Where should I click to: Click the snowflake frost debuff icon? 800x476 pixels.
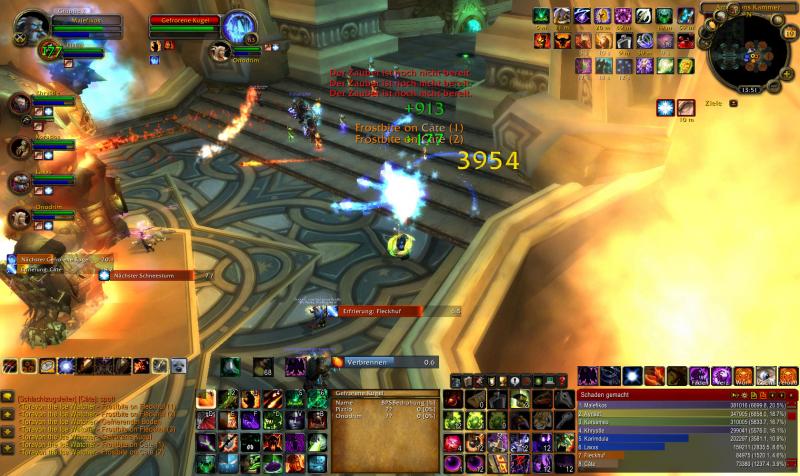click(x=665, y=107)
